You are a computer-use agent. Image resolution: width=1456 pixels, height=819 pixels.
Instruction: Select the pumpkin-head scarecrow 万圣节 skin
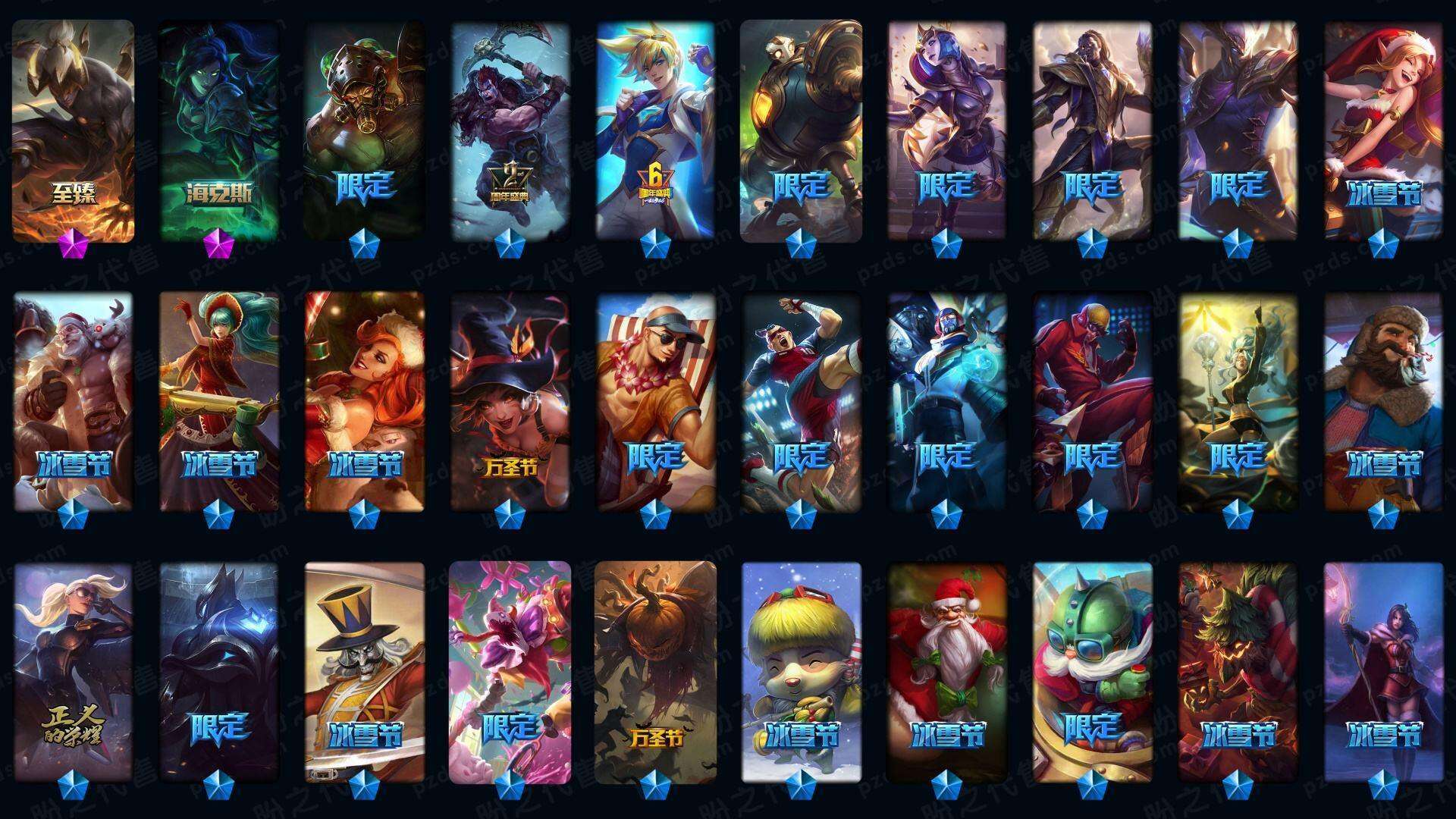click(x=655, y=672)
